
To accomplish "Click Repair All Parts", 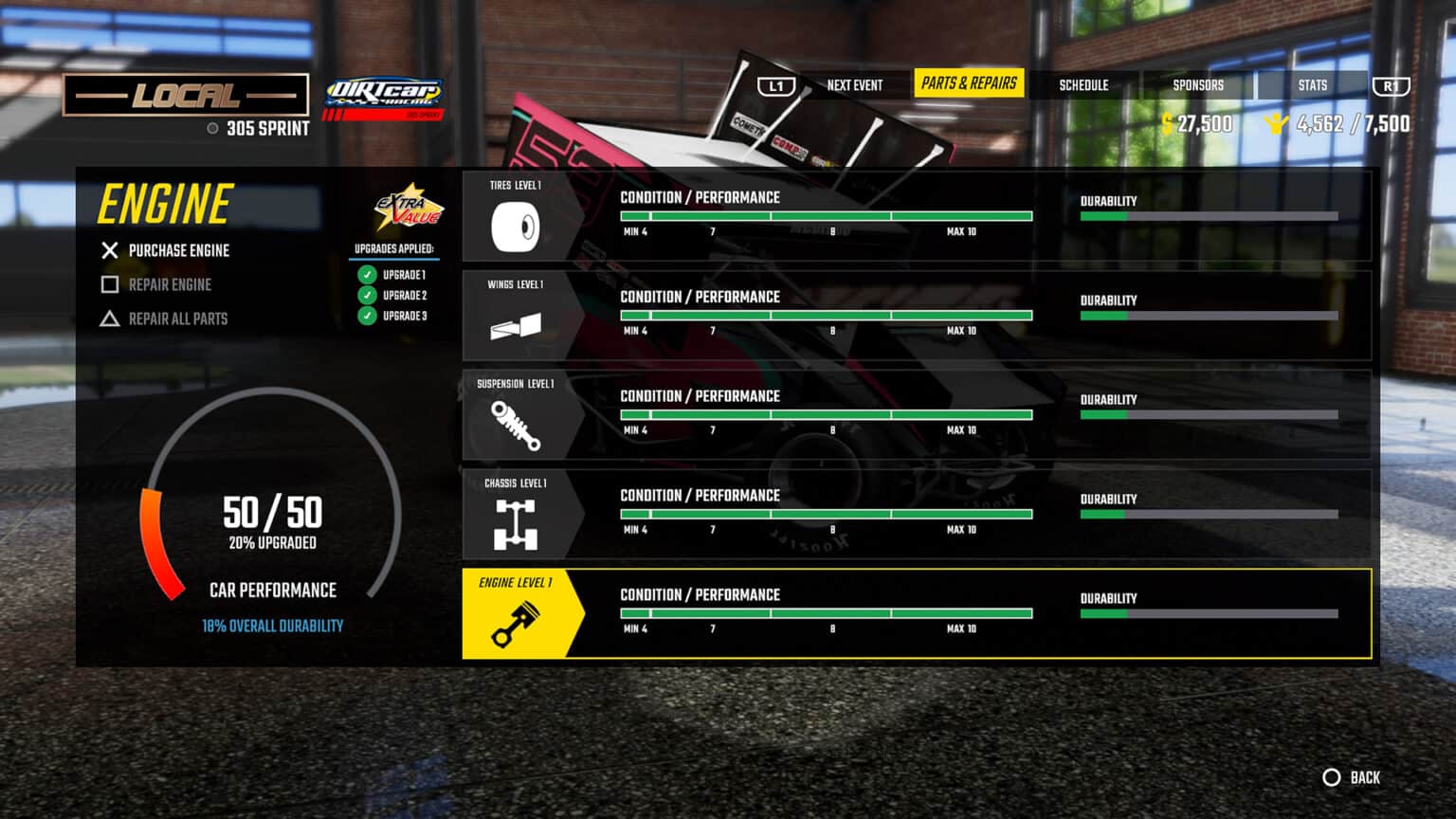I will pyautogui.click(x=177, y=318).
